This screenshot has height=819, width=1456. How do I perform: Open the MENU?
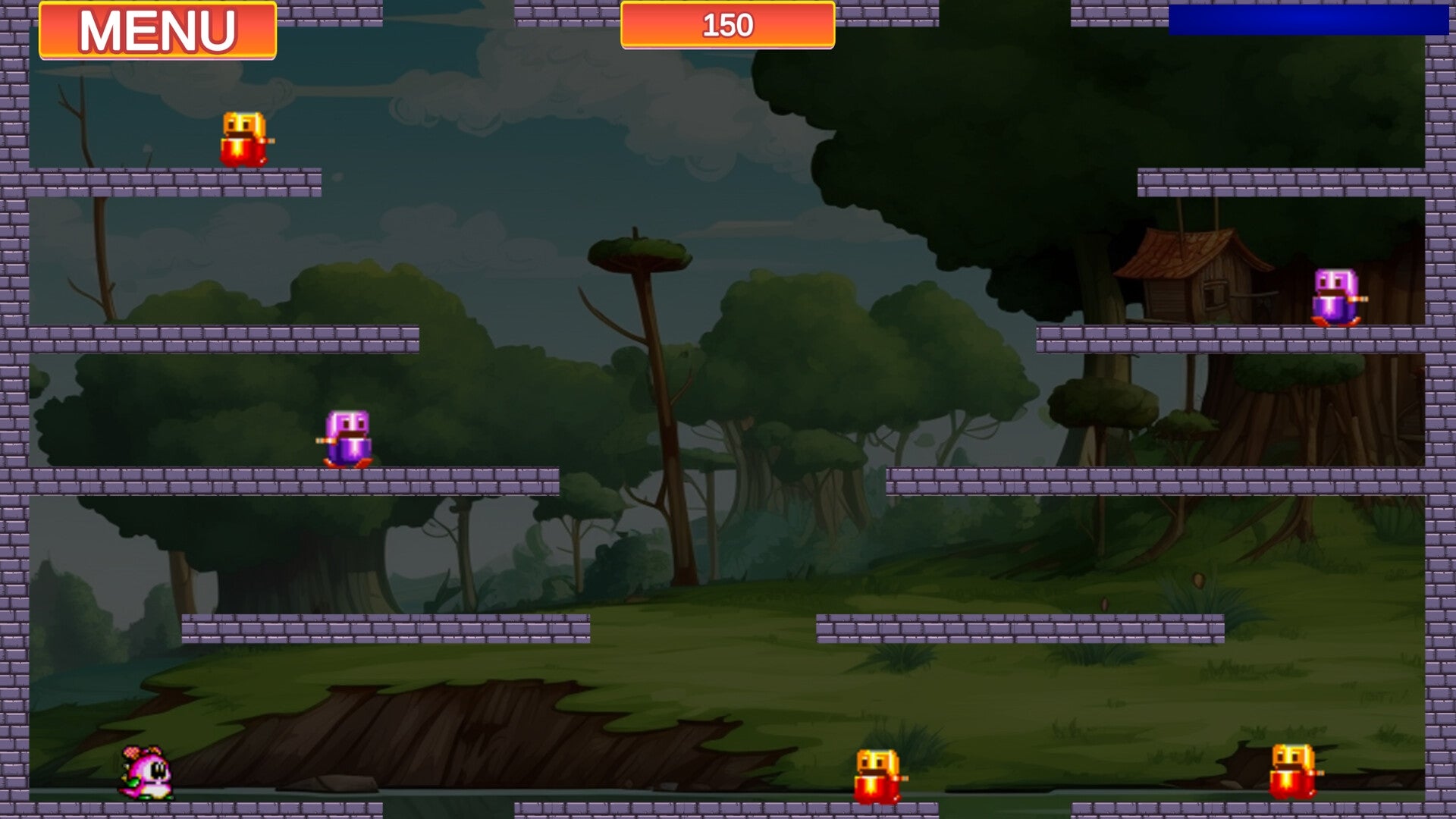pyautogui.click(x=155, y=30)
